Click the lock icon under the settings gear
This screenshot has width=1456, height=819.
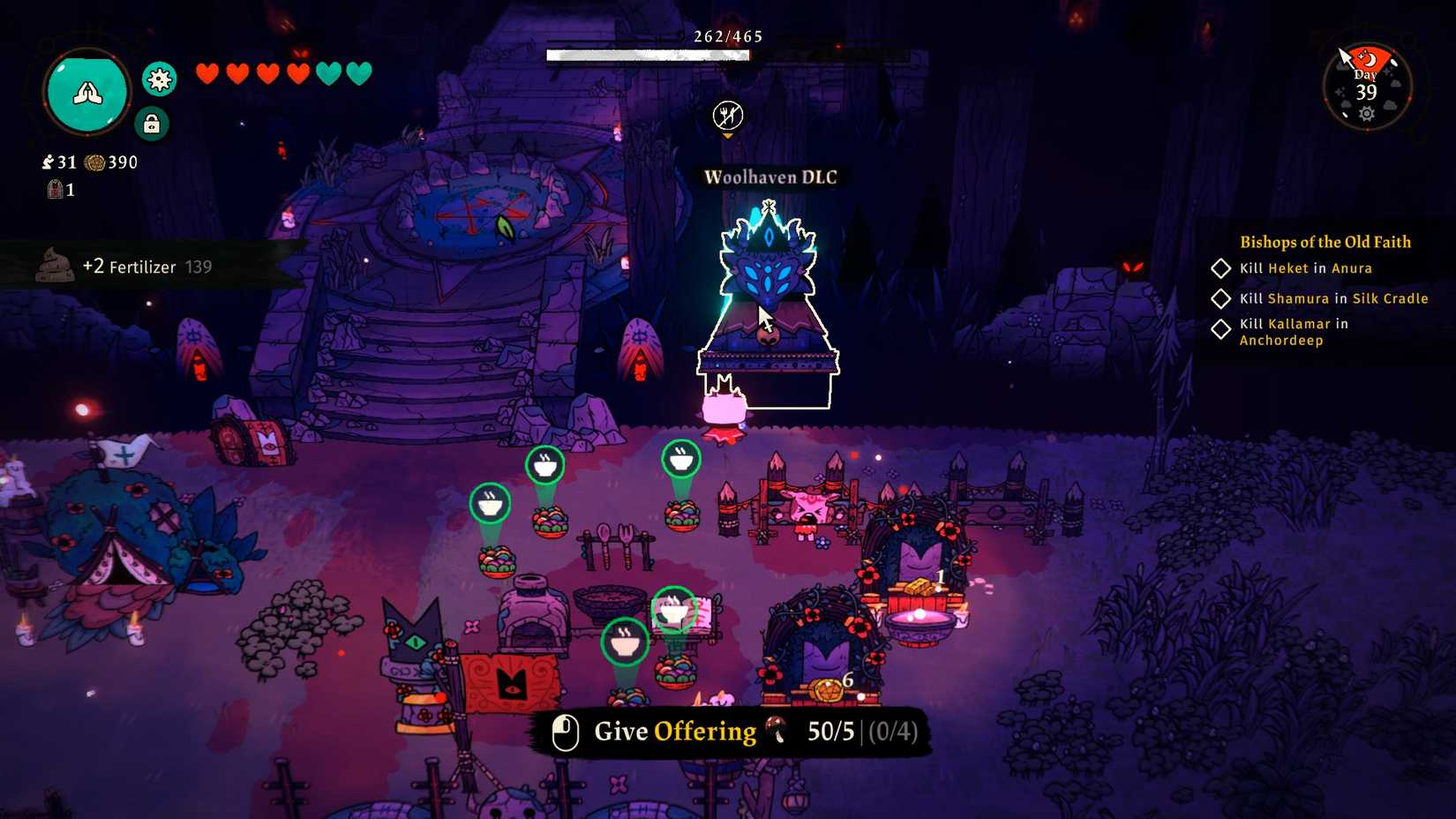coord(150,124)
